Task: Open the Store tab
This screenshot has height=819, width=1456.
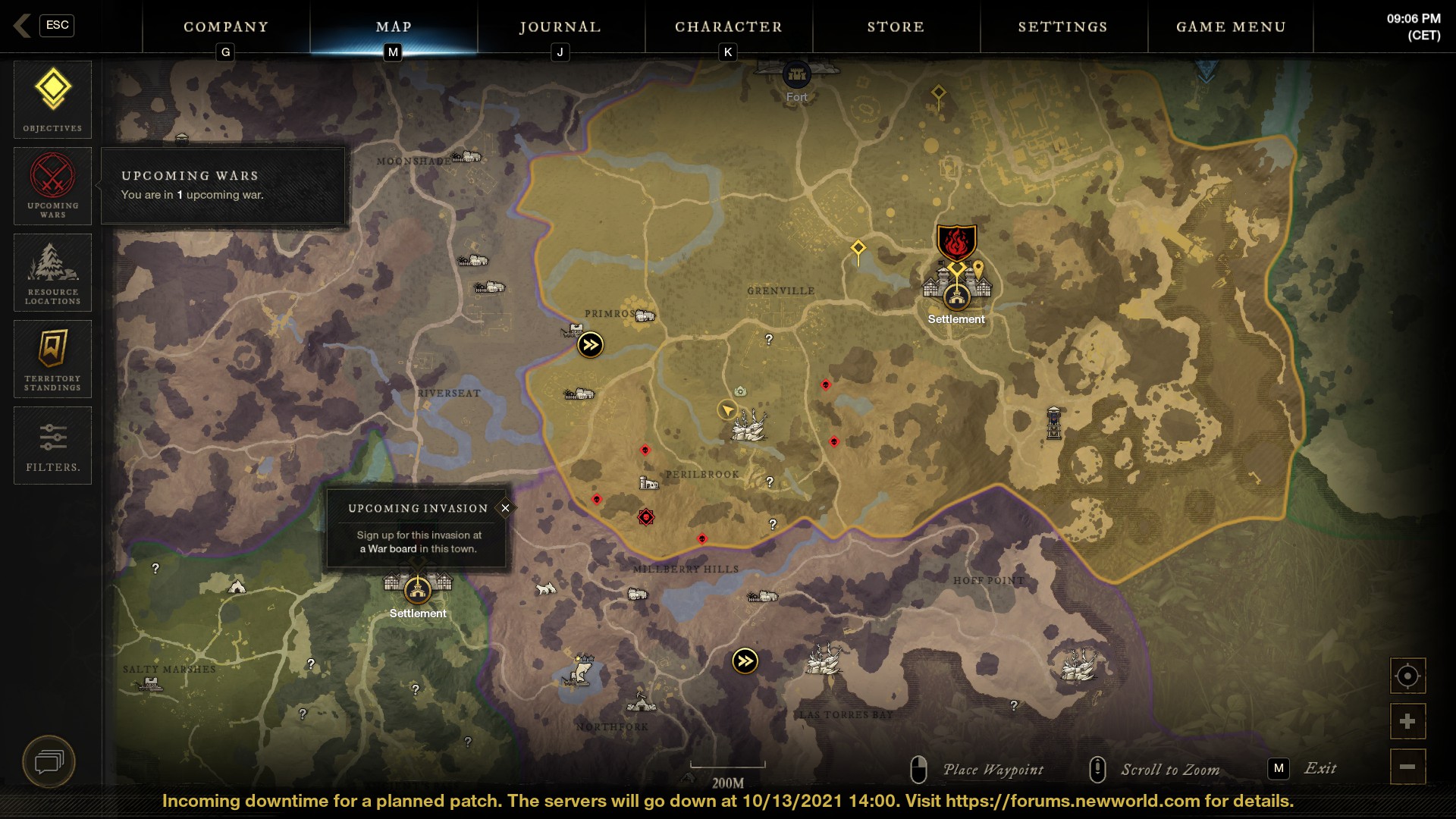Action: [896, 27]
